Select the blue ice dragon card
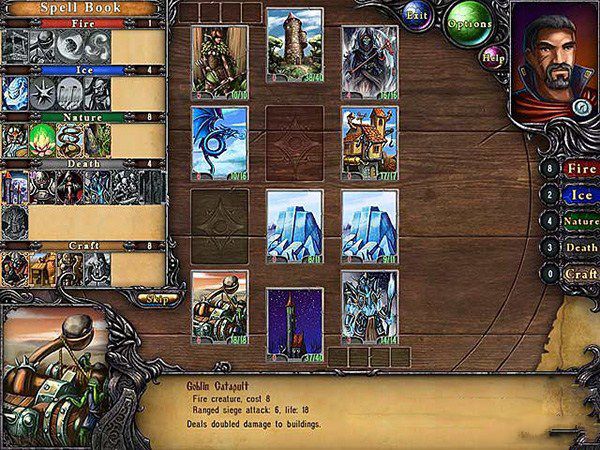Image resolution: width=600 pixels, height=450 pixels. tap(219, 143)
